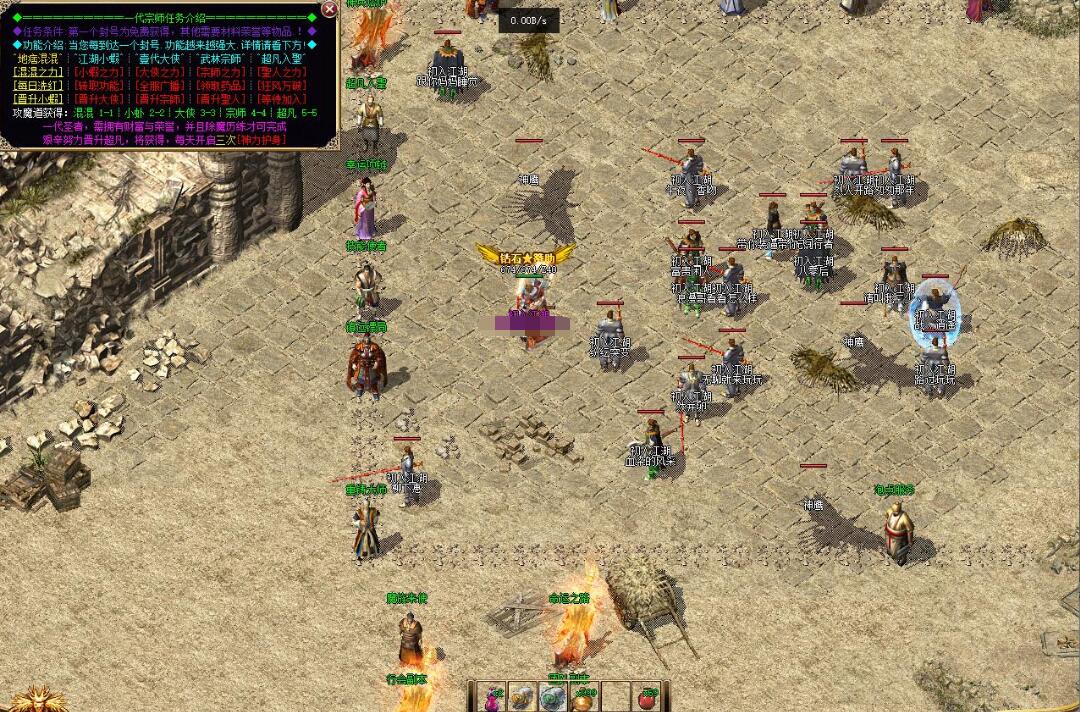Select the 全服广播 entry
Image resolution: width=1080 pixels, height=712 pixels.
pyautogui.click(x=160, y=85)
